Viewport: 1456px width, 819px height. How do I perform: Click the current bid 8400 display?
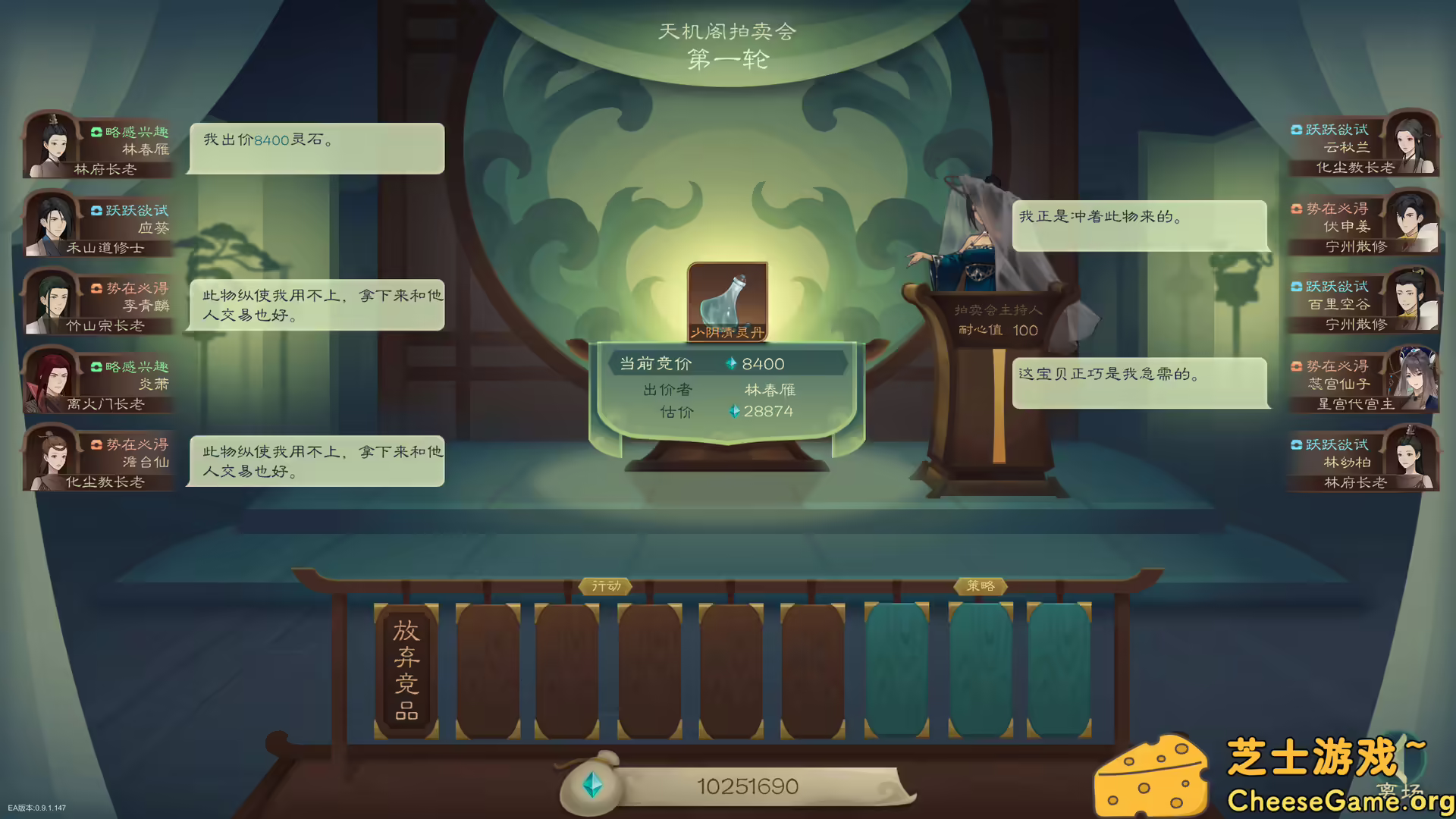click(763, 364)
